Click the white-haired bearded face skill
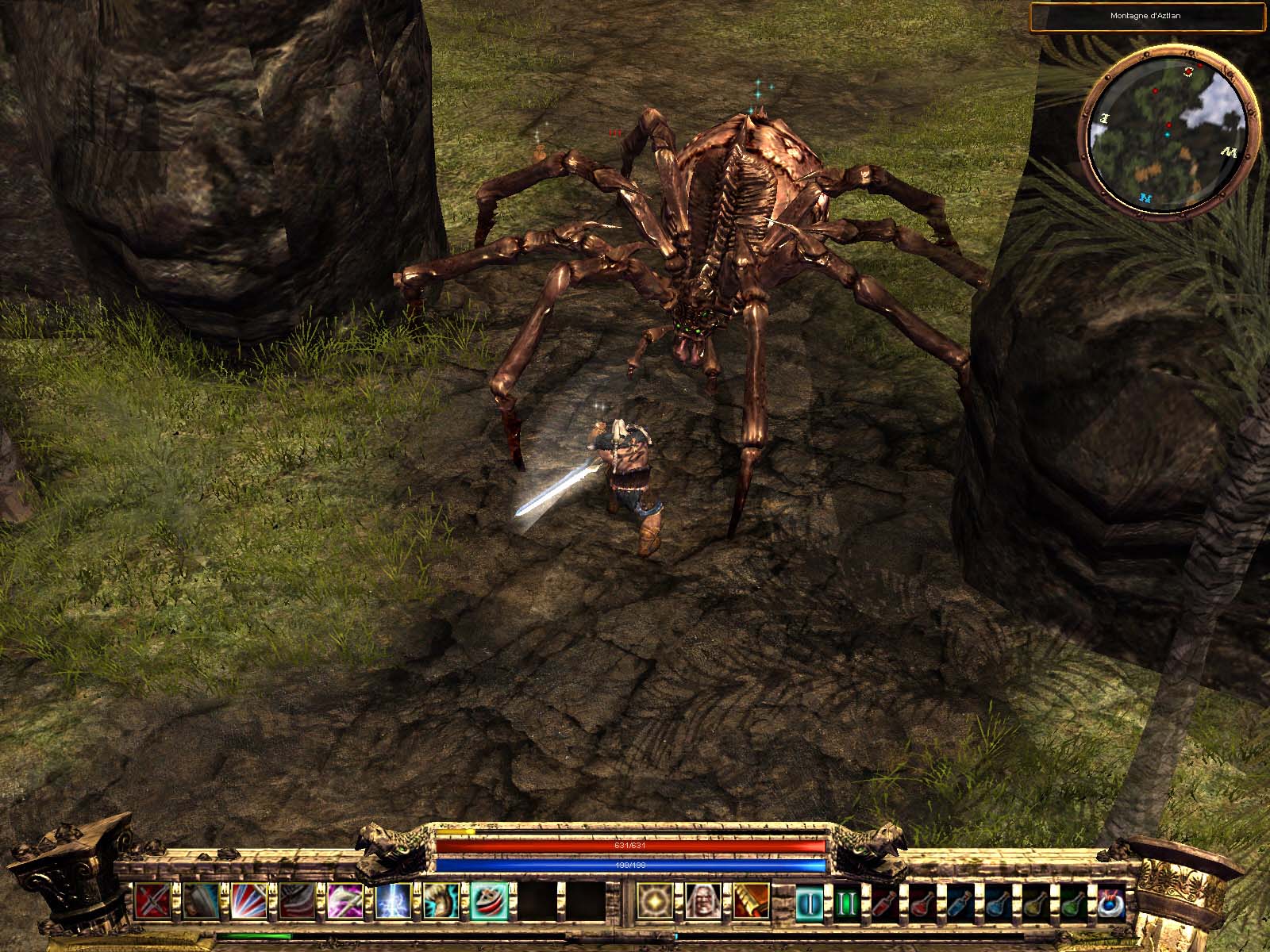 [x=702, y=900]
